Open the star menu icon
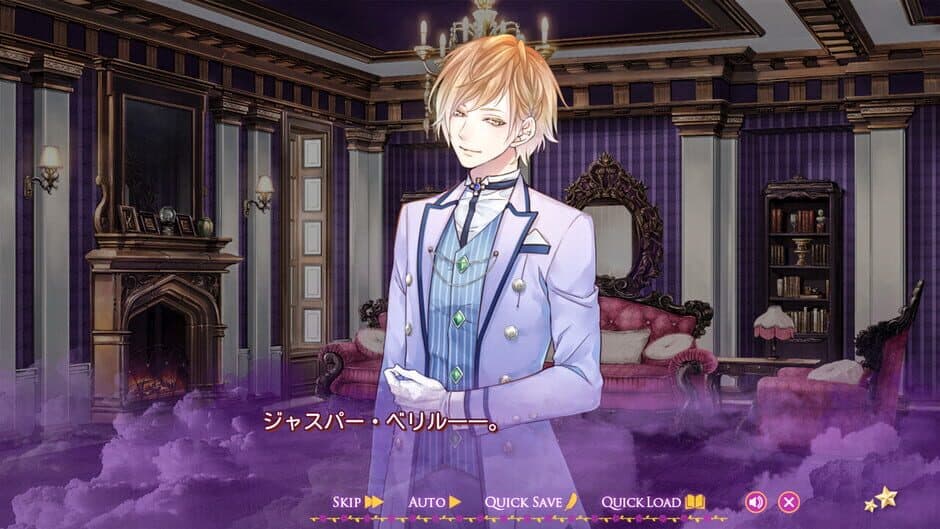940x529 pixels. 880,498
